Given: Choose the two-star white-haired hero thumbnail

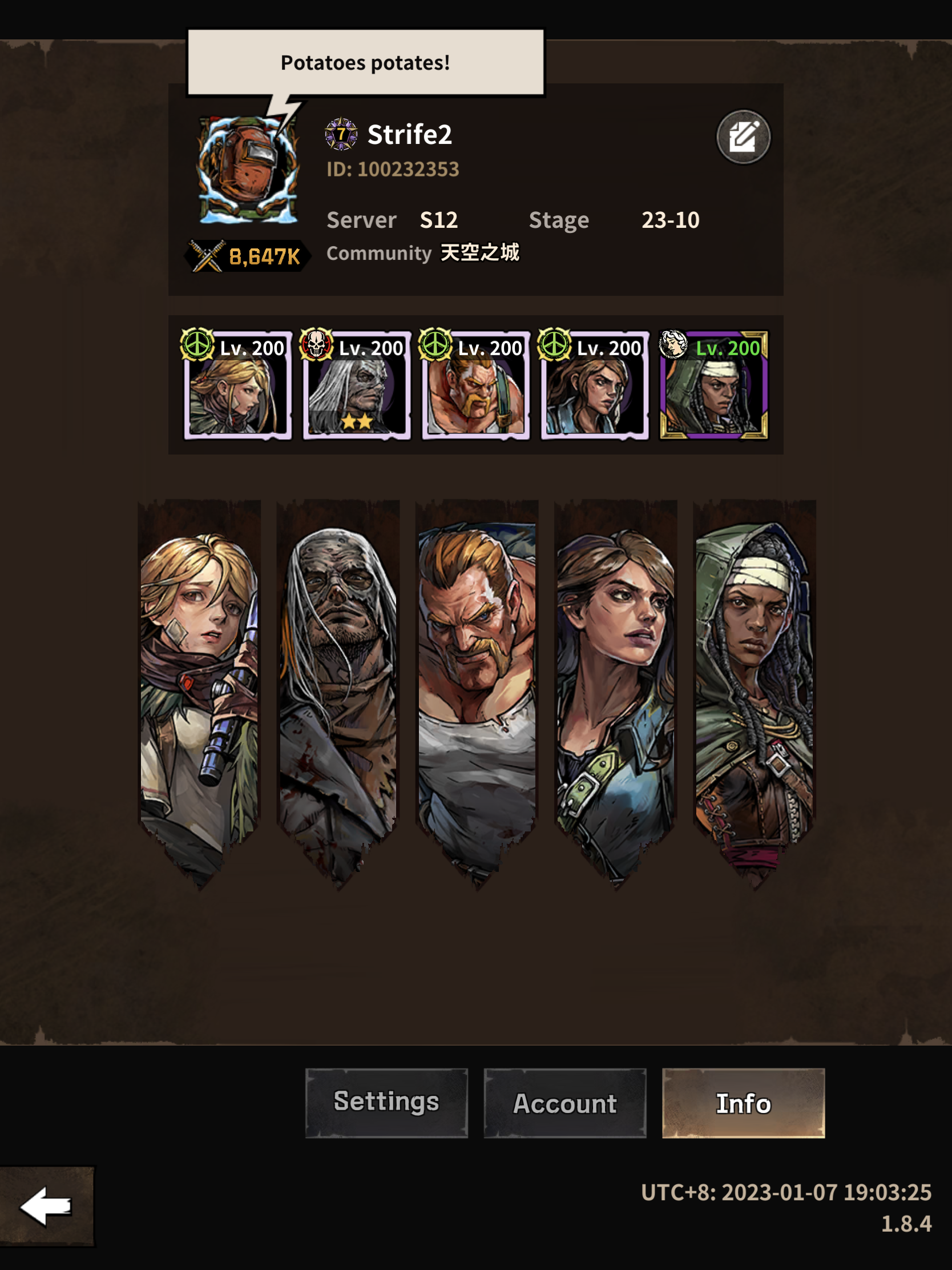Looking at the screenshot, I should tap(356, 386).
